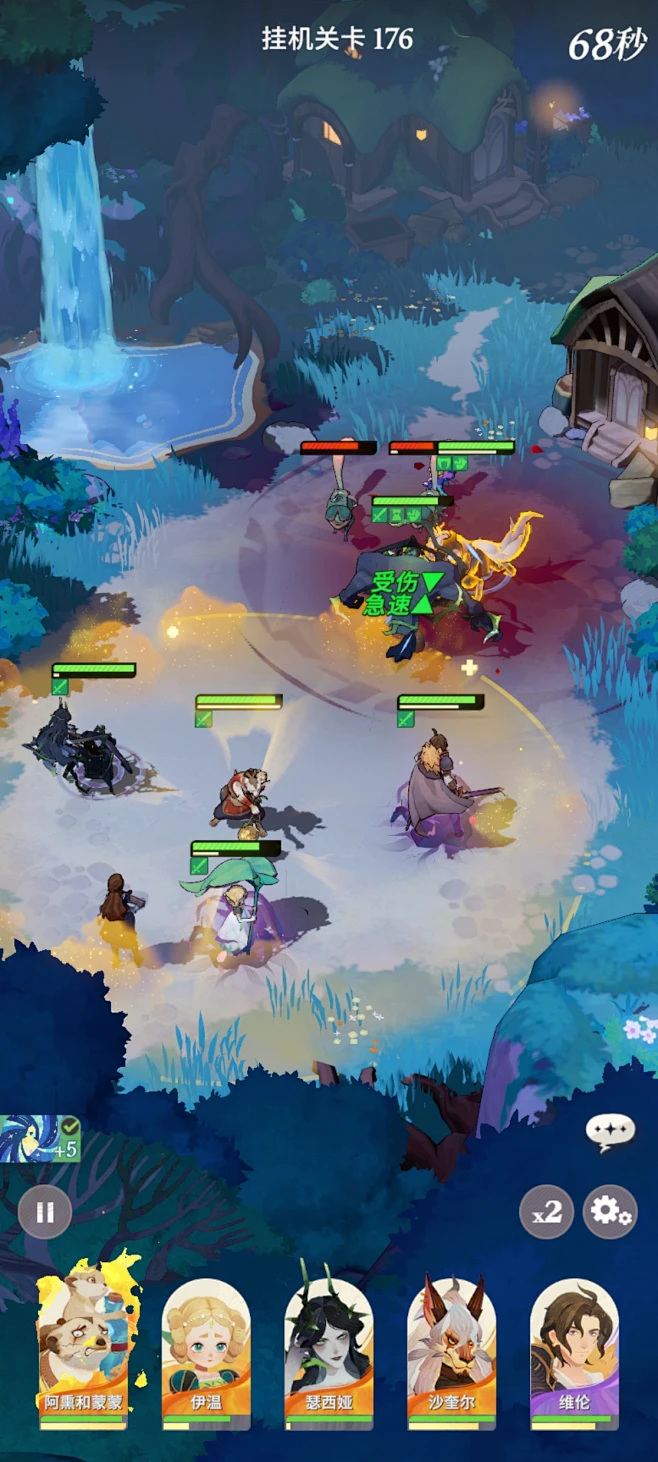Pause the battle
The width and height of the screenshot is (658, 1462).
tap(45, 1212)
